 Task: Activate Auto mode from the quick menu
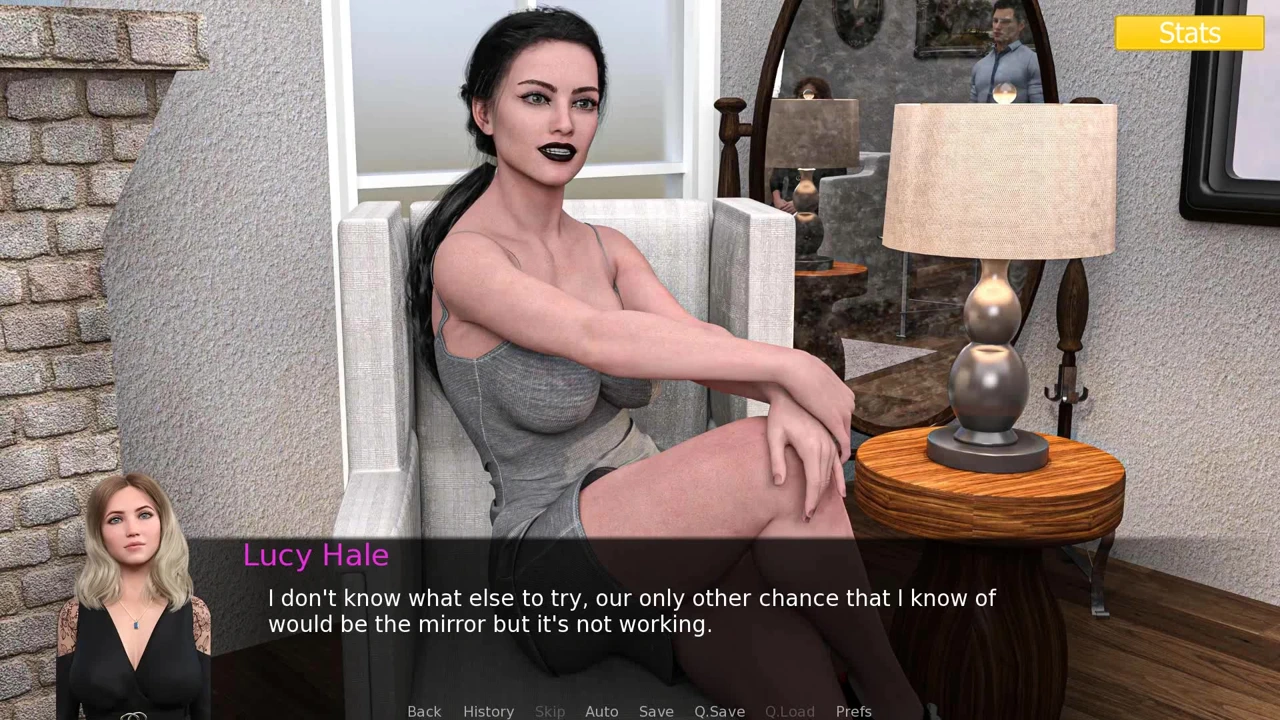click(601, 711)
